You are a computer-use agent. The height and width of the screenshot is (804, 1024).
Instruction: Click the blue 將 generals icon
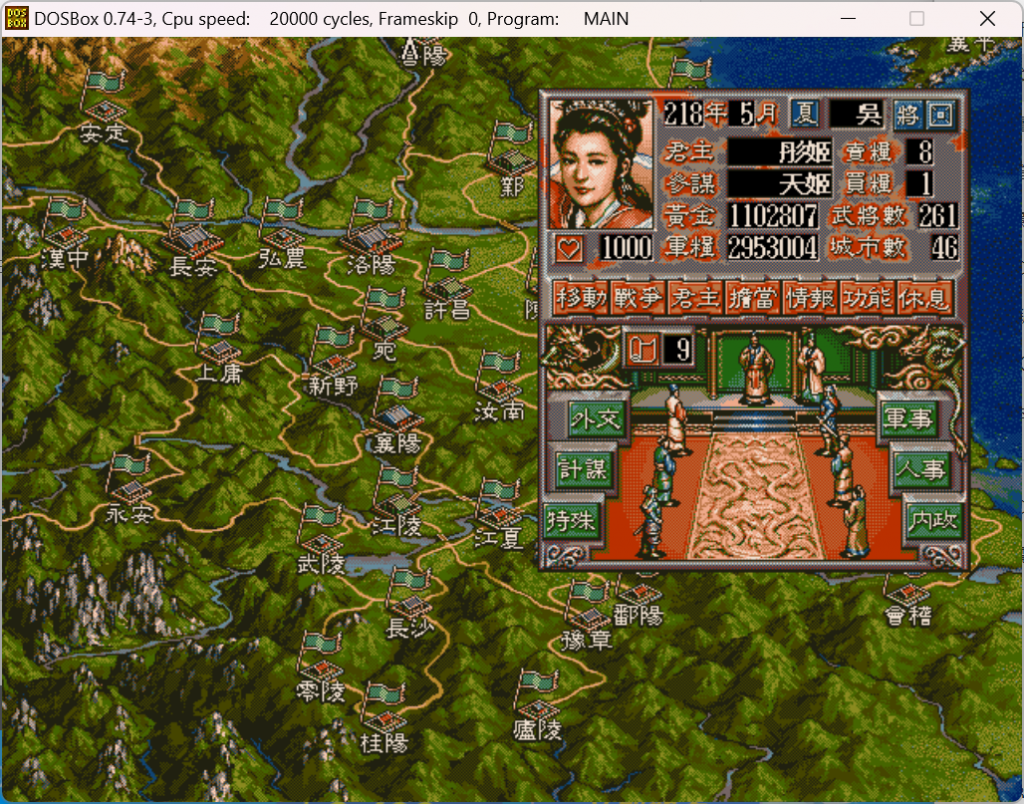click(908, 114)
